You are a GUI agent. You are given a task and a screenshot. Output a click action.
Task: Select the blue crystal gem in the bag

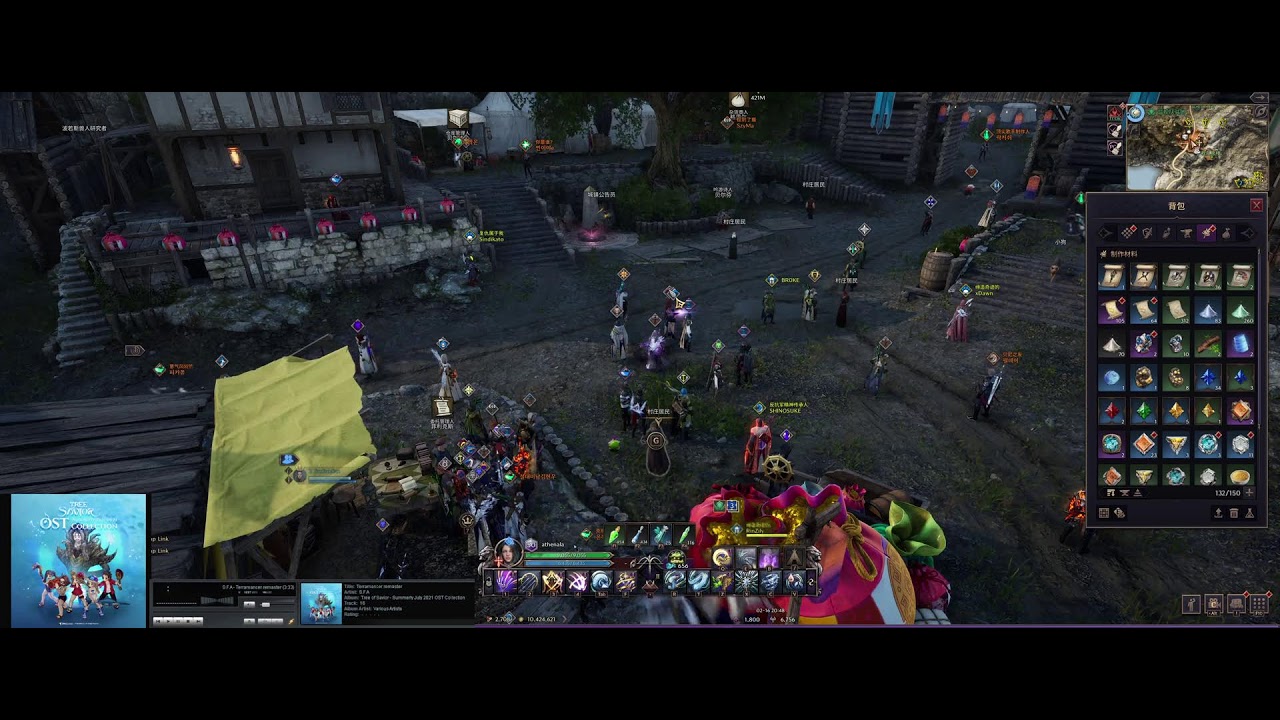point(1208,378)
